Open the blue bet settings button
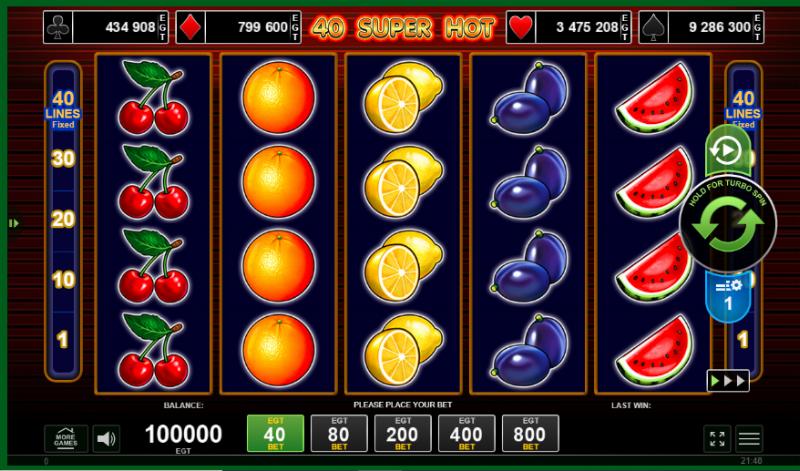Screen dimensions: 800x471 [x=727, y=294]
